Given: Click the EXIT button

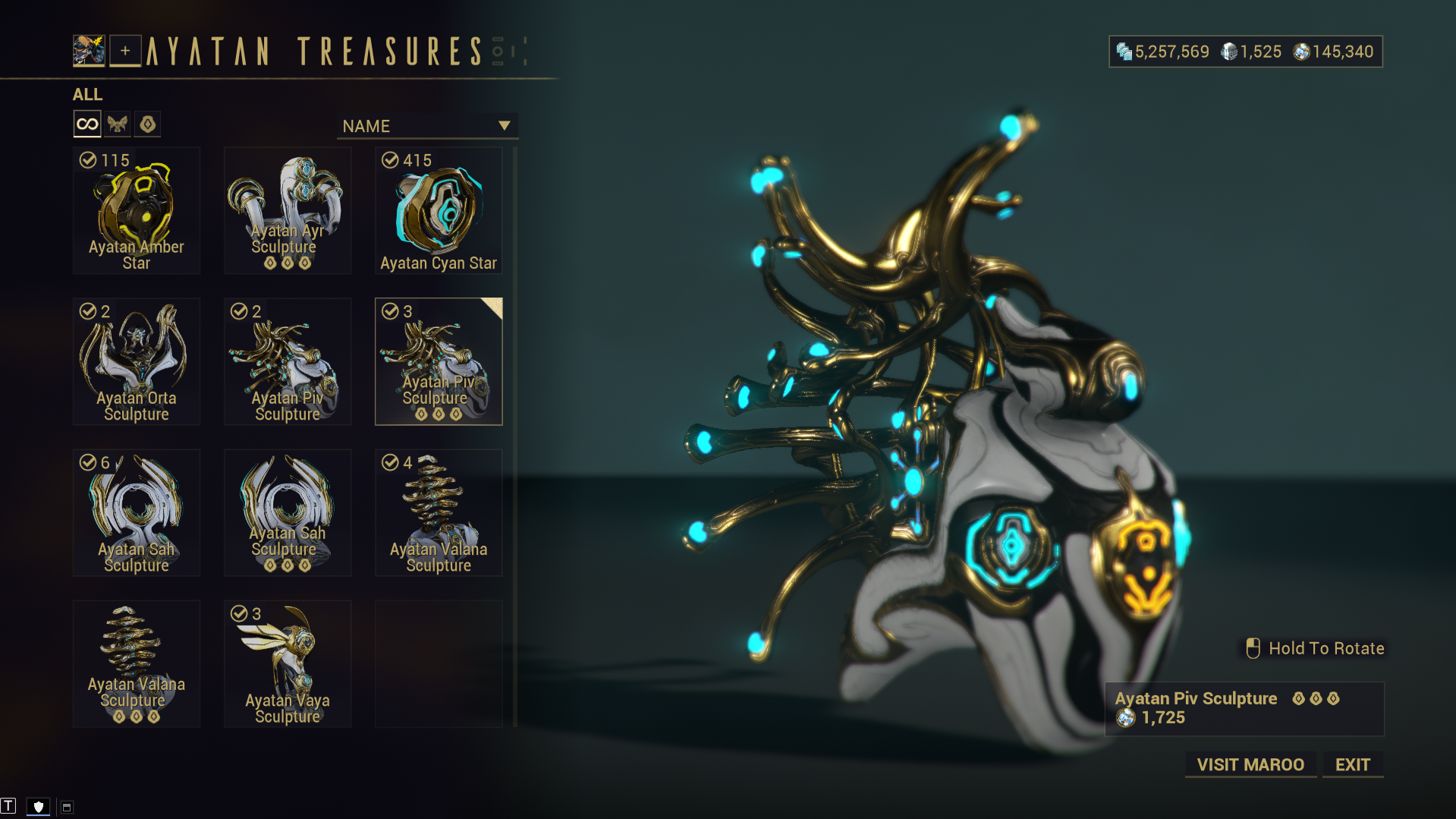Looking at the screenshot, I should 1352,764.
